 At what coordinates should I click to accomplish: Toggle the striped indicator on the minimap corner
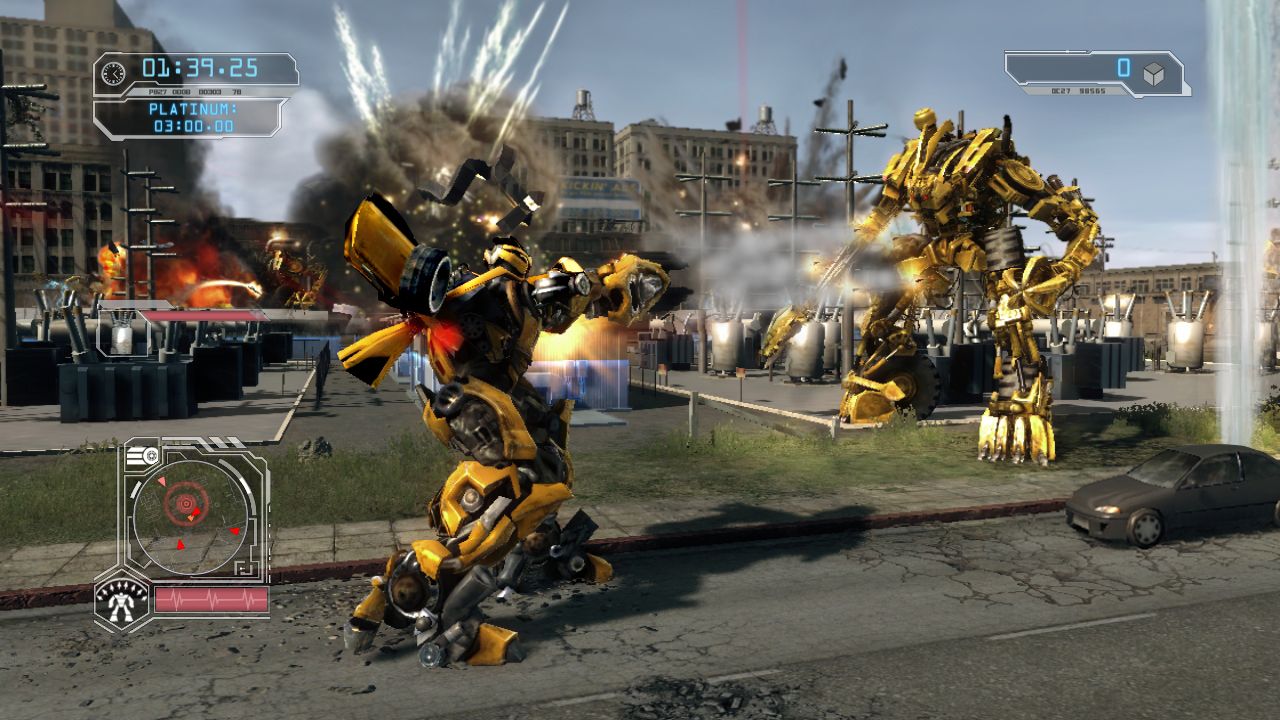tap(134, 454)
